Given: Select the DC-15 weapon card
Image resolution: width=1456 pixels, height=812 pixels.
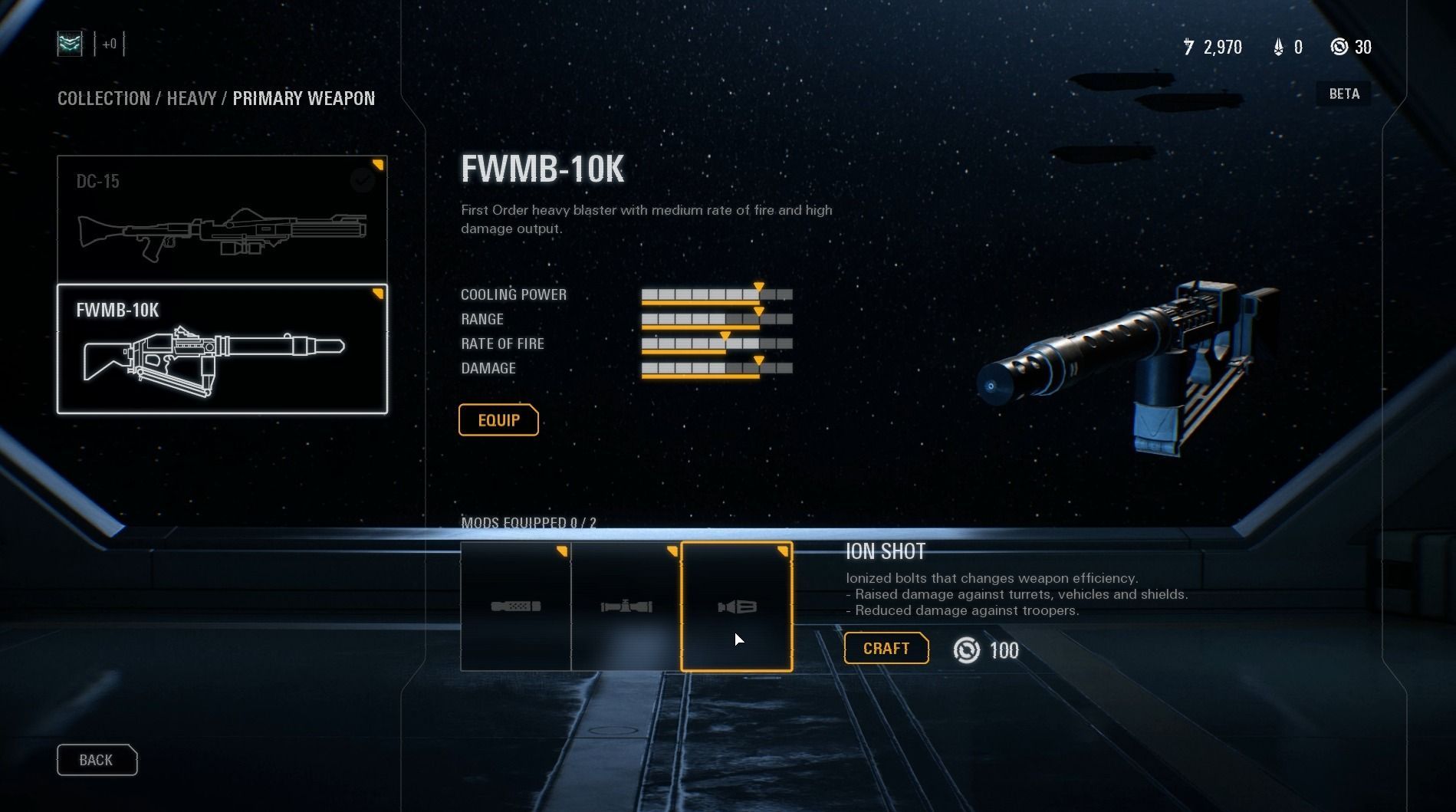Looking at the screenshot, I should pos(222,219).
